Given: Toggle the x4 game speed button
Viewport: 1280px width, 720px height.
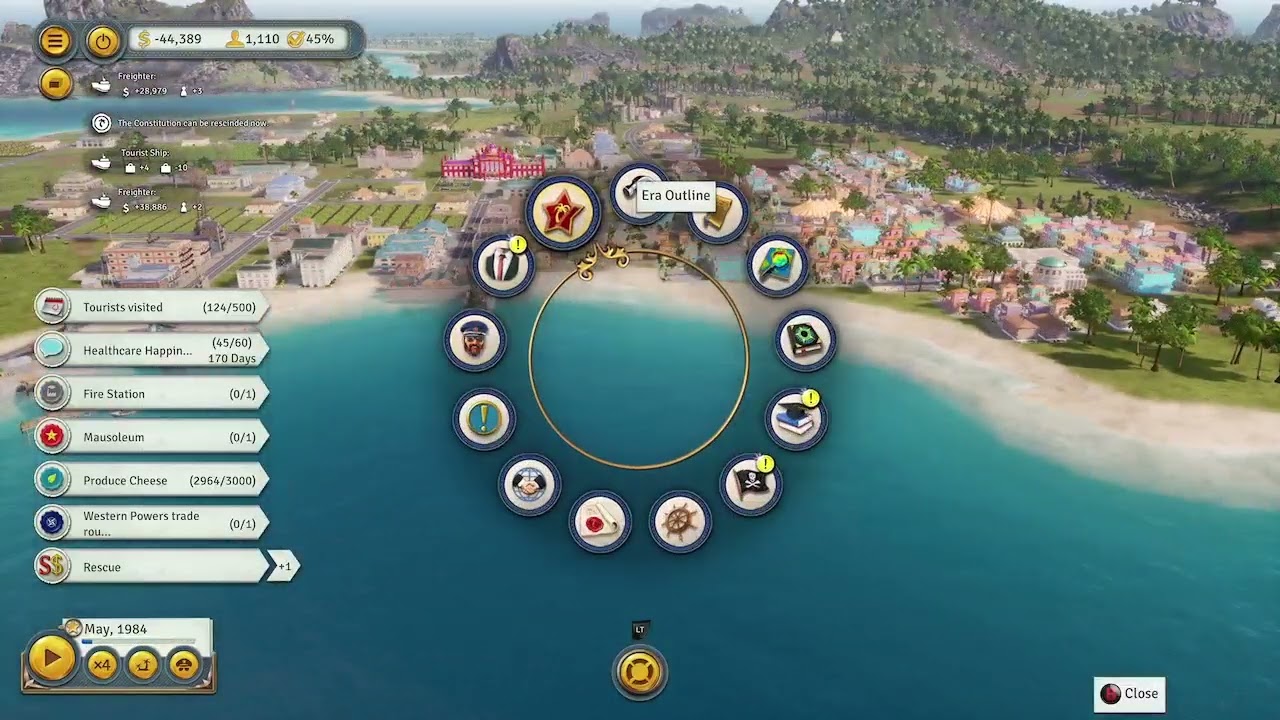Looking at the screenshot, I should click(102, 664).
